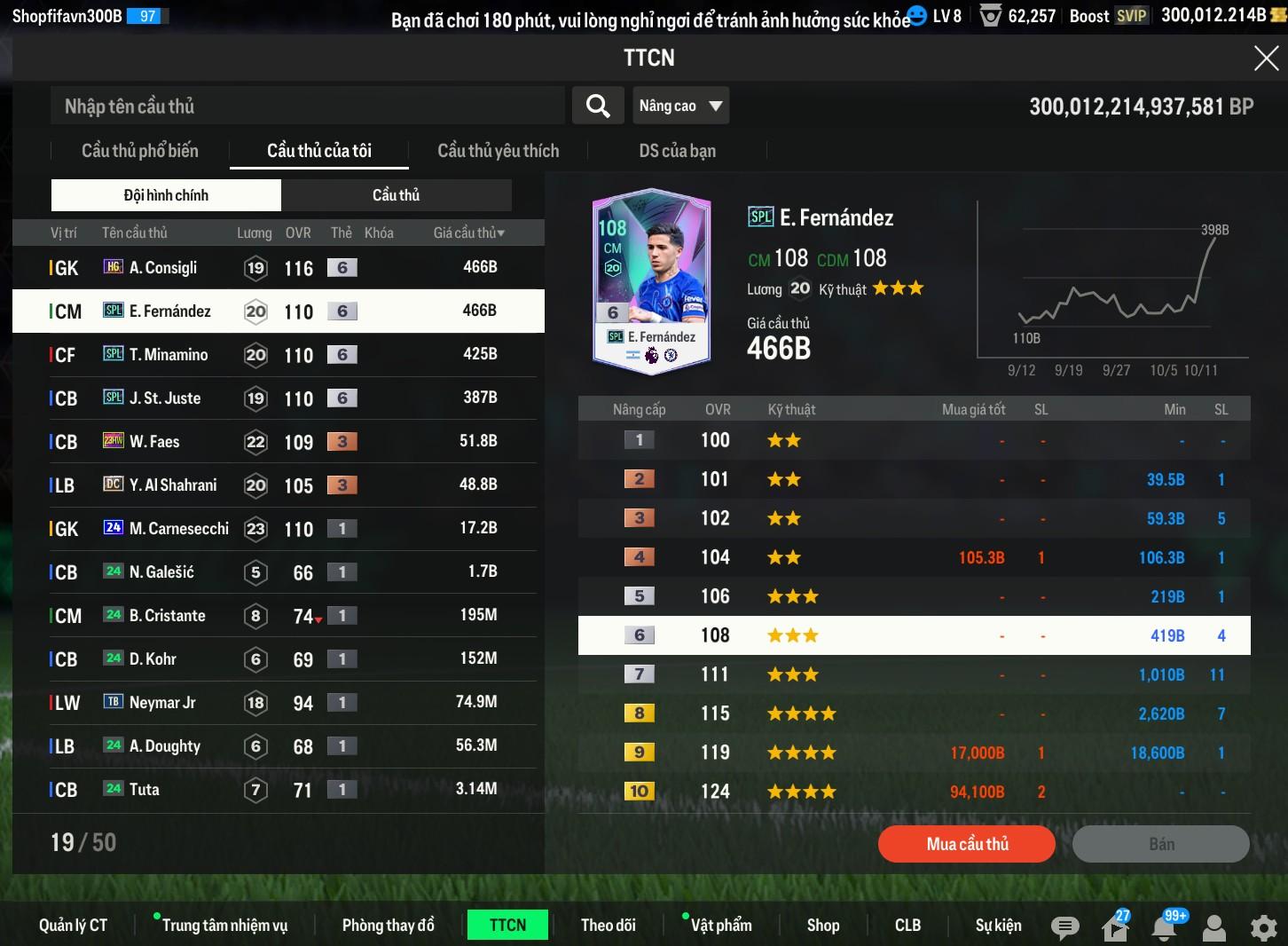Open Quản lý CT from bottom menu
Image resolution: width=1288 pixels, height=946 pixels.
click(x=73, y=925)
